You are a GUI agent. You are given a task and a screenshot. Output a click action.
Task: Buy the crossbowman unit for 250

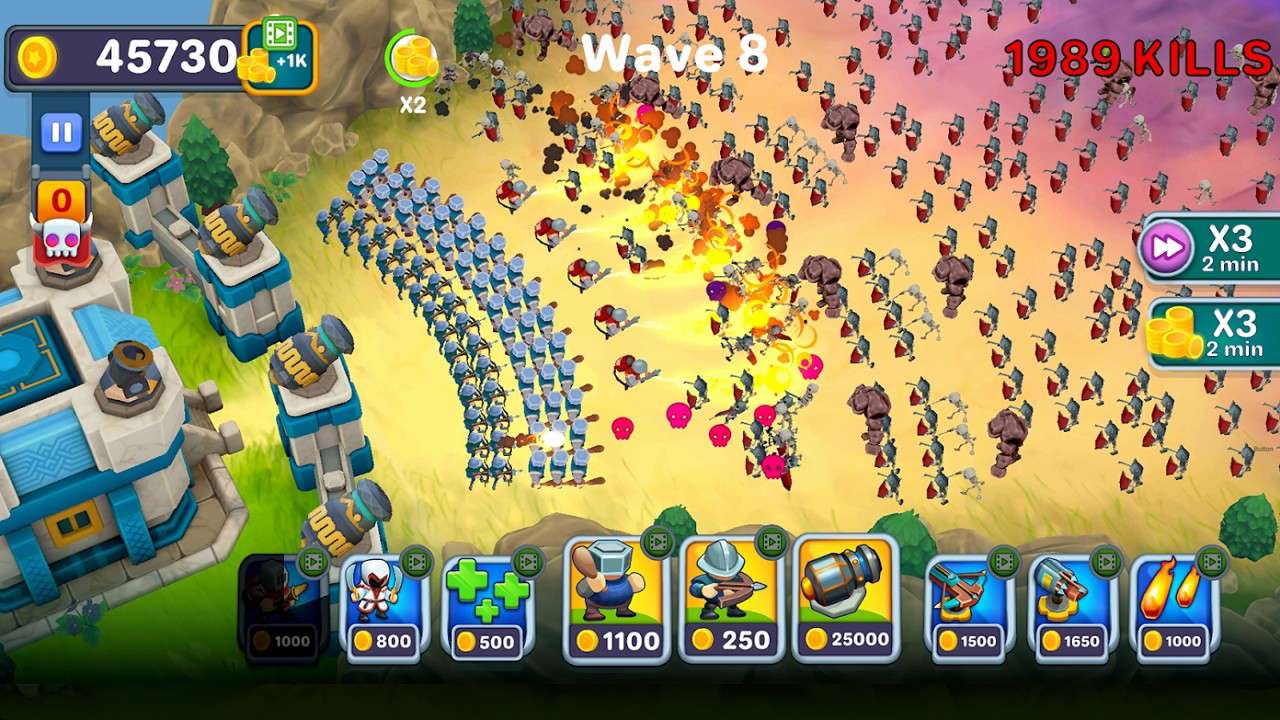click(x=730, y=600)
